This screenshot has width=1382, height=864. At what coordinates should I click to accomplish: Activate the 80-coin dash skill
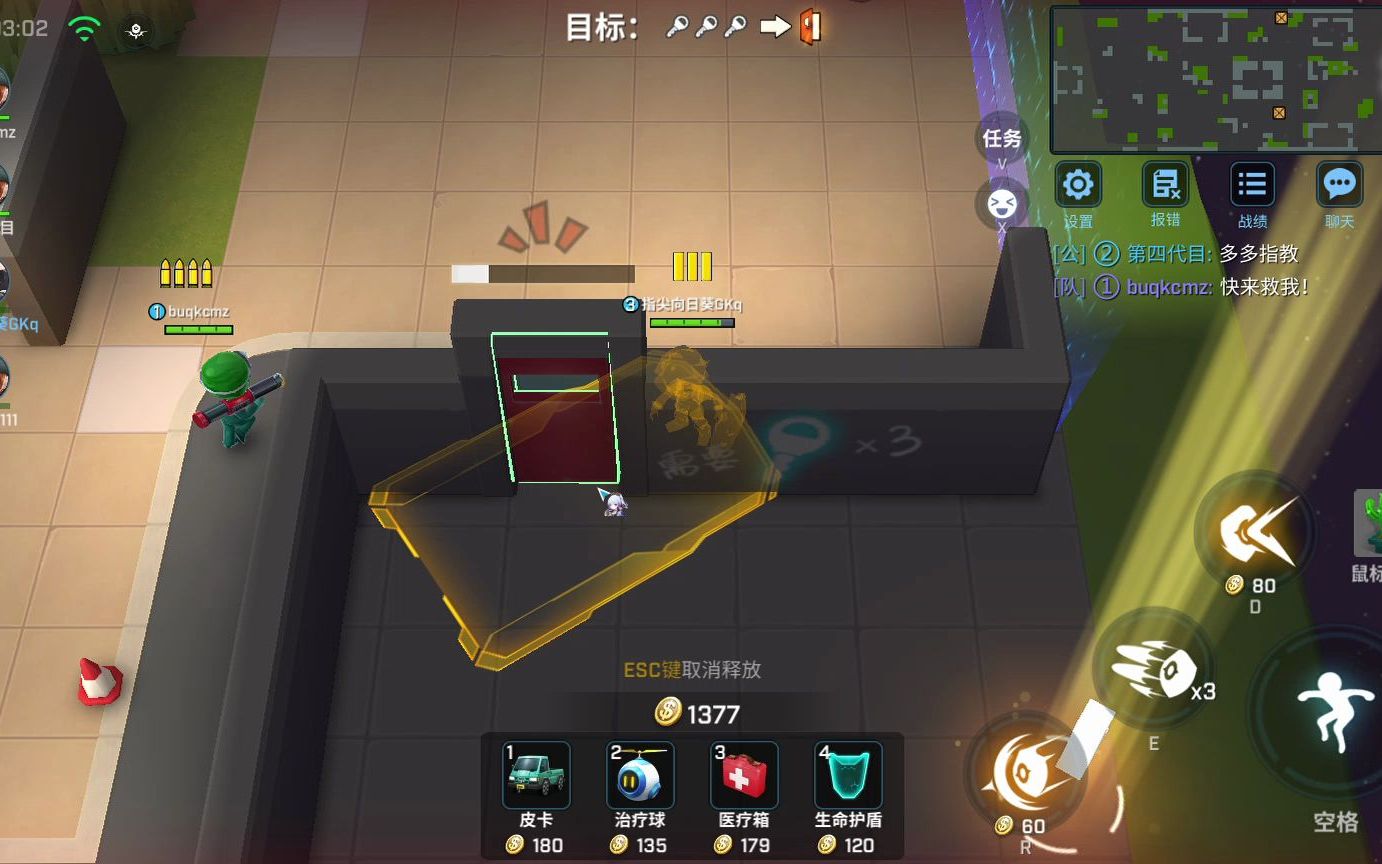click(x=1254, y=532)
